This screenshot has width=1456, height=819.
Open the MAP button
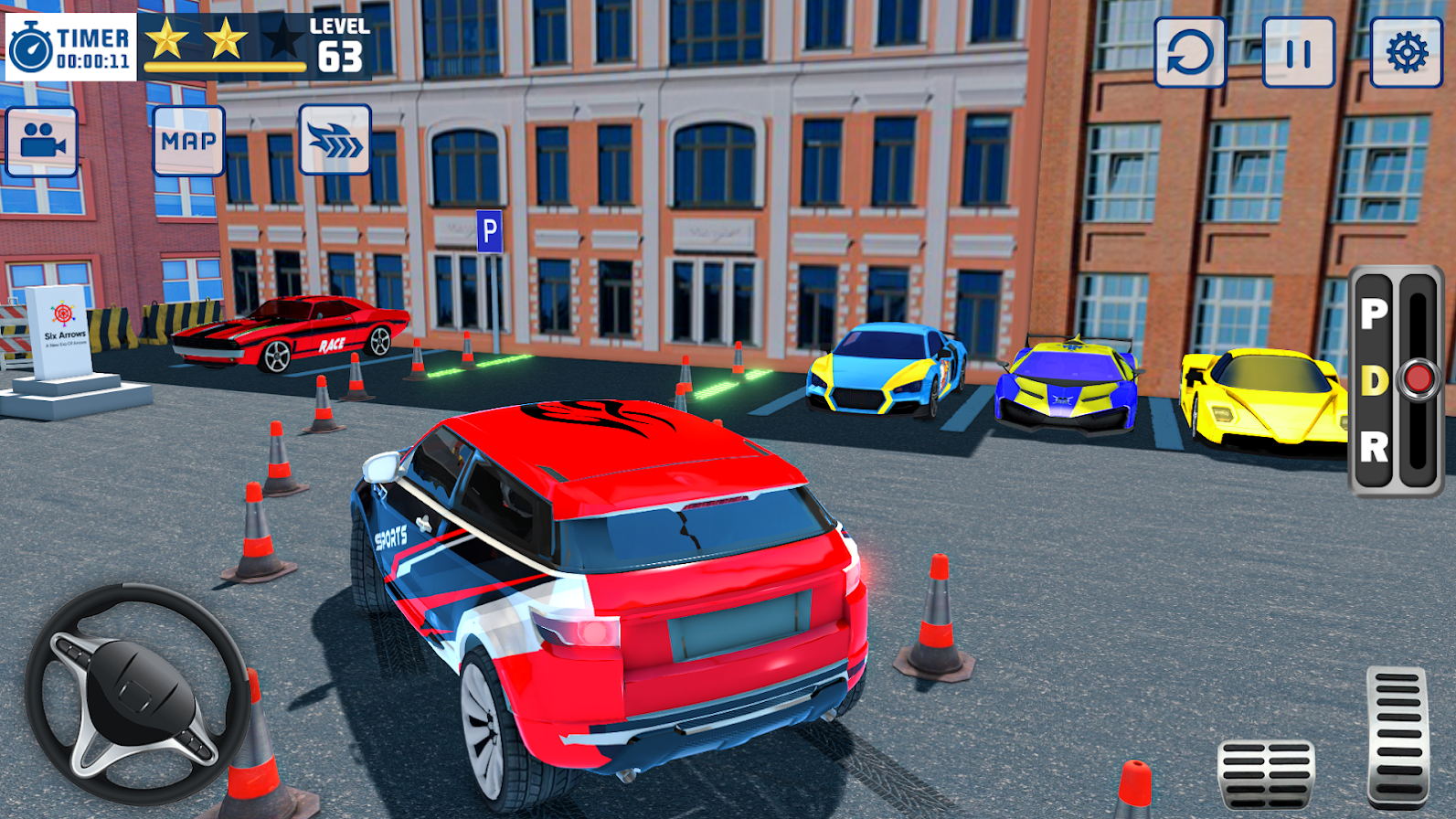tap(188, 141)
